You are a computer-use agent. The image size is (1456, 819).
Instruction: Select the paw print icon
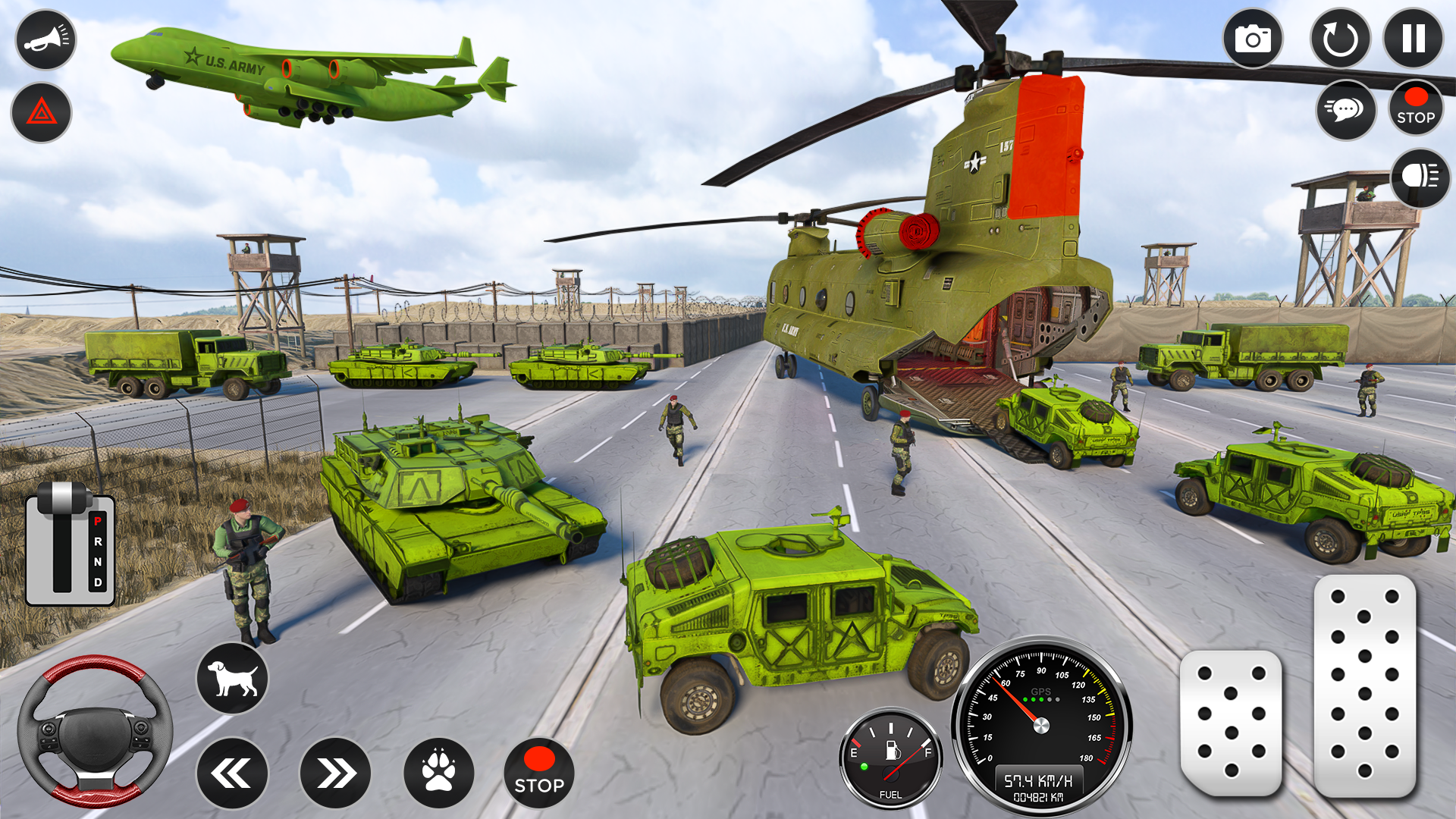pyautogui.click(x=440, y=772)
